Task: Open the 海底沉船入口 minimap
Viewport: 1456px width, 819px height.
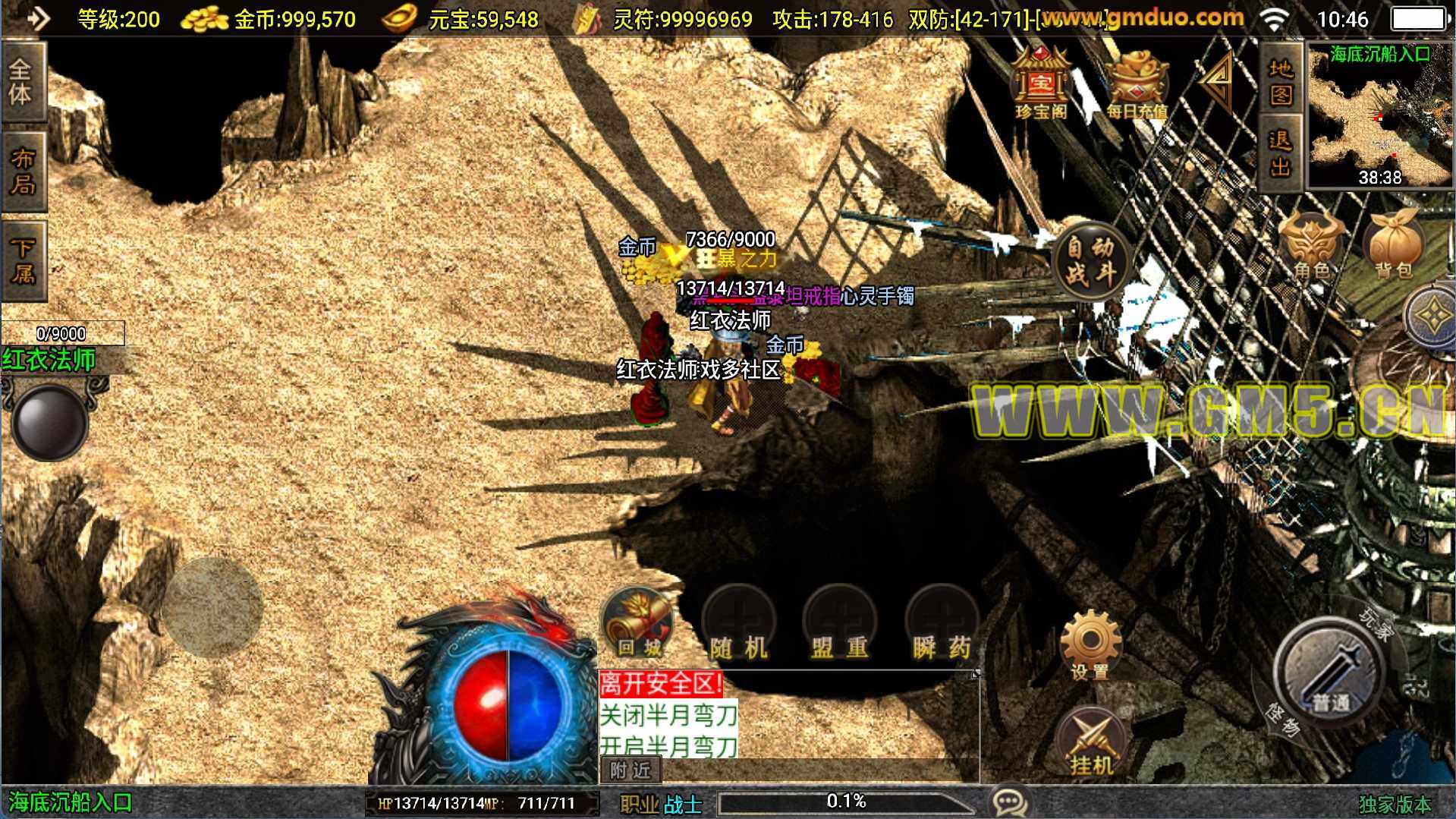Action: (1380, 115)
